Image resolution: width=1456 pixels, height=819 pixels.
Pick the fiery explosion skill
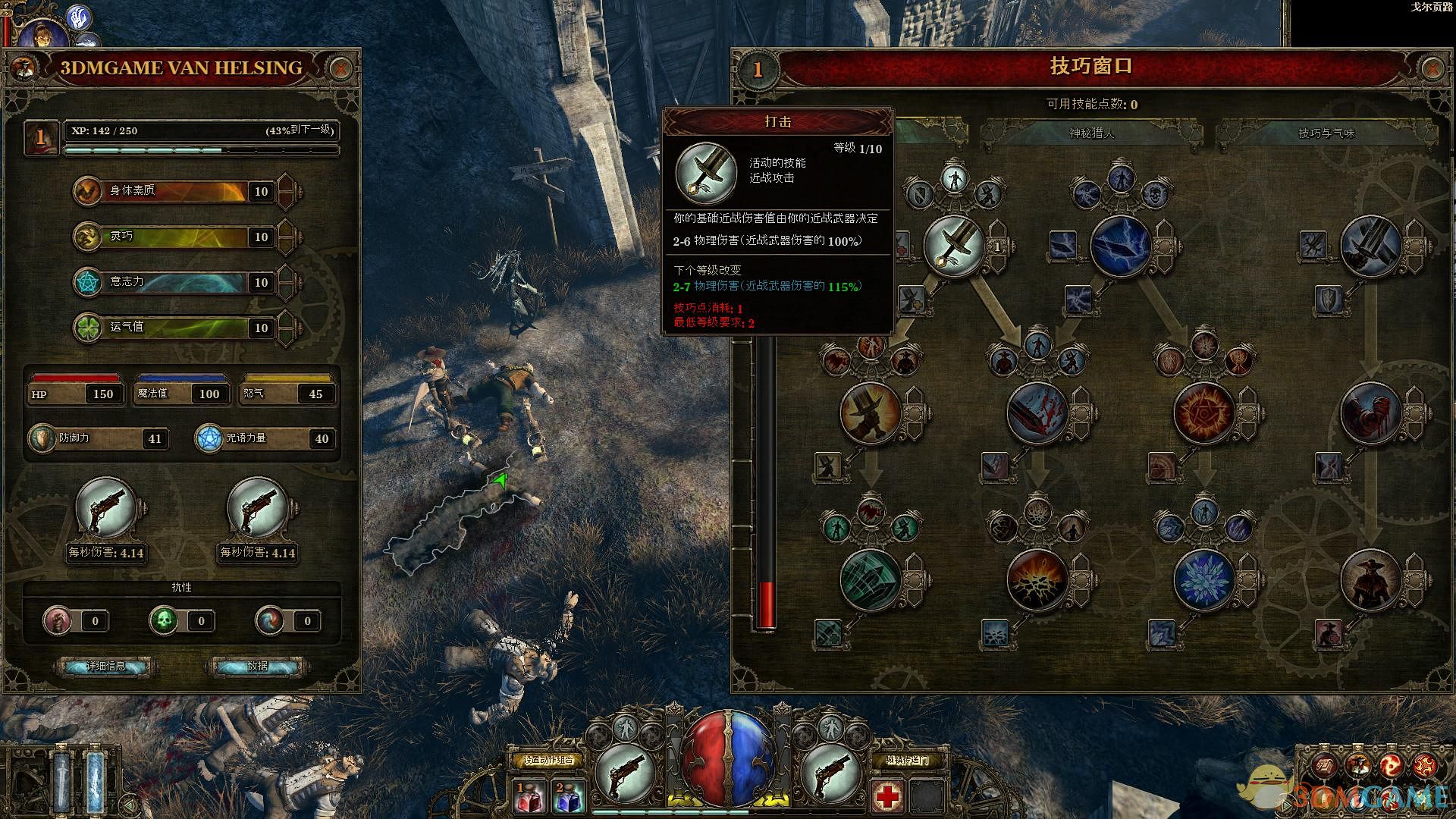1037,580
